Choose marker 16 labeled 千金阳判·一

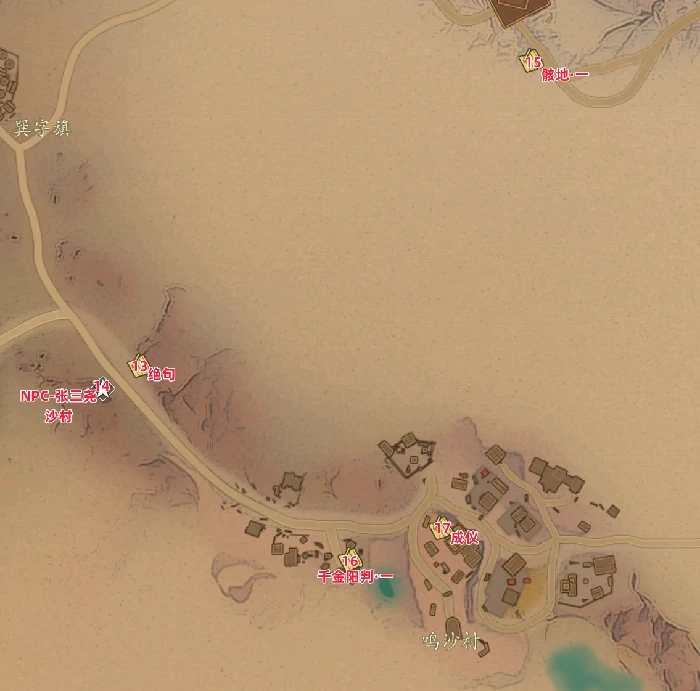tap(349, 560)
